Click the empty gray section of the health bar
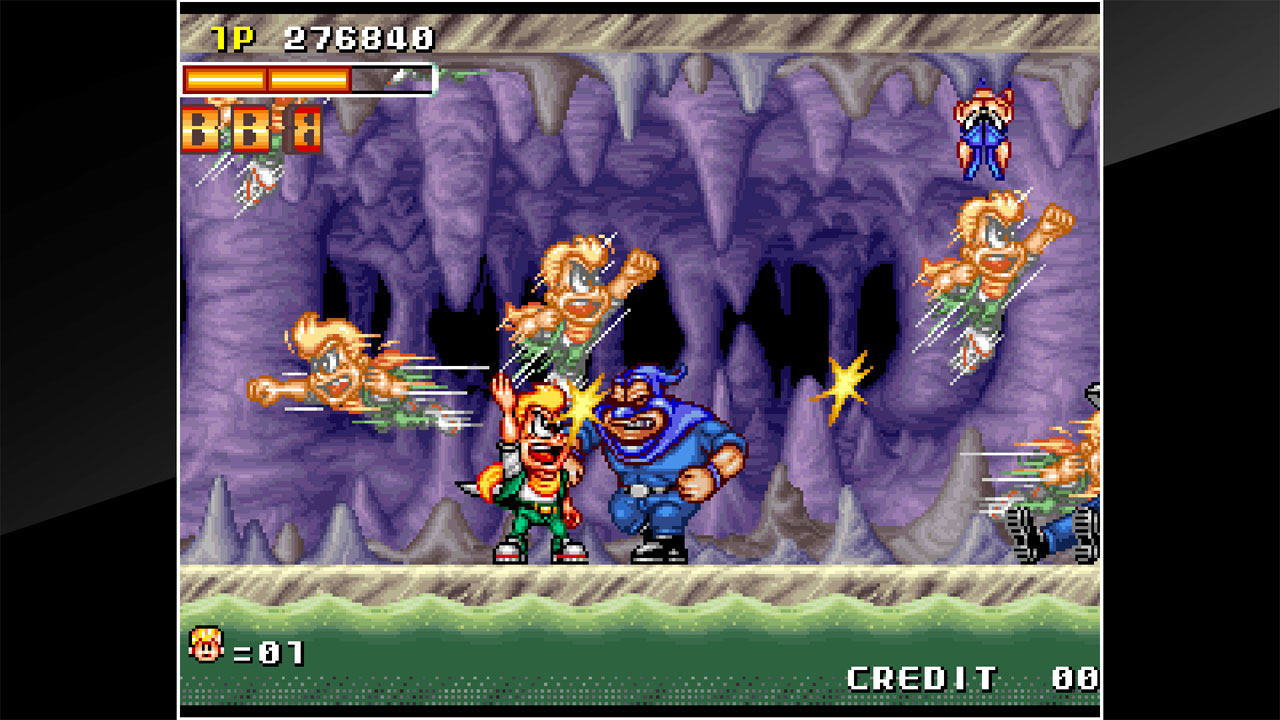 (x=395, y=76)
